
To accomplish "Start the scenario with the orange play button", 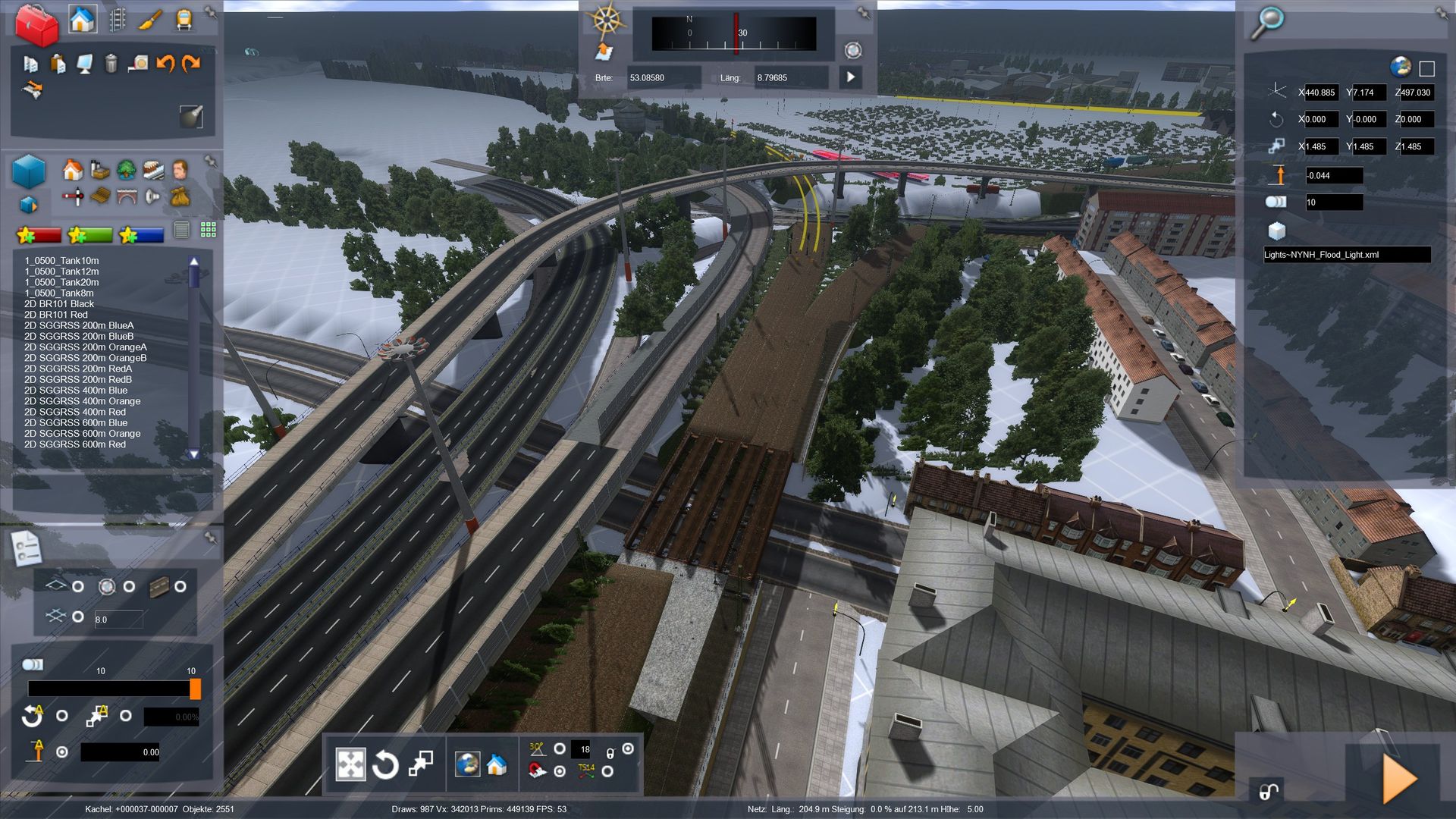I will (x=1399, y=779).
